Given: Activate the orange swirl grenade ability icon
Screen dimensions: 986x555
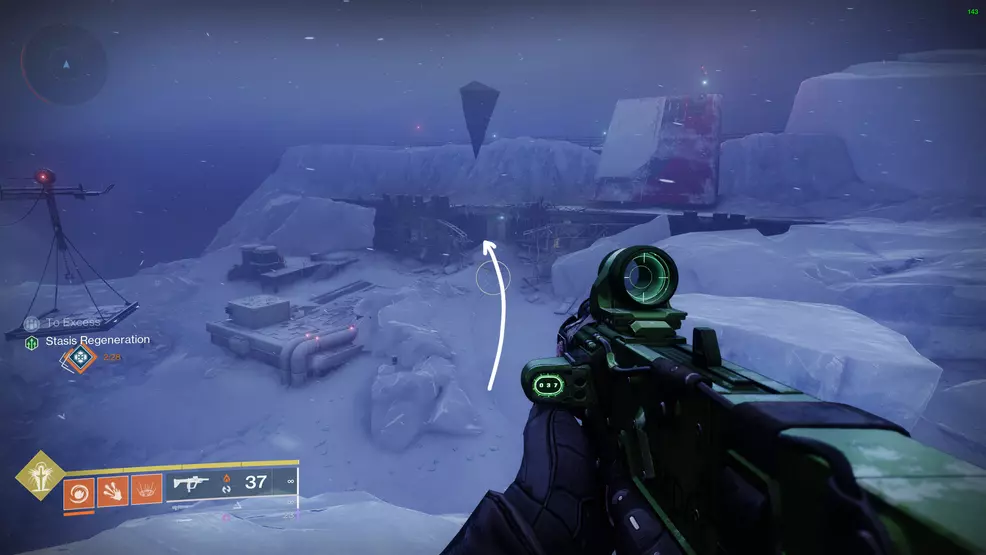Looking at the screenshot, I should 79,490.
